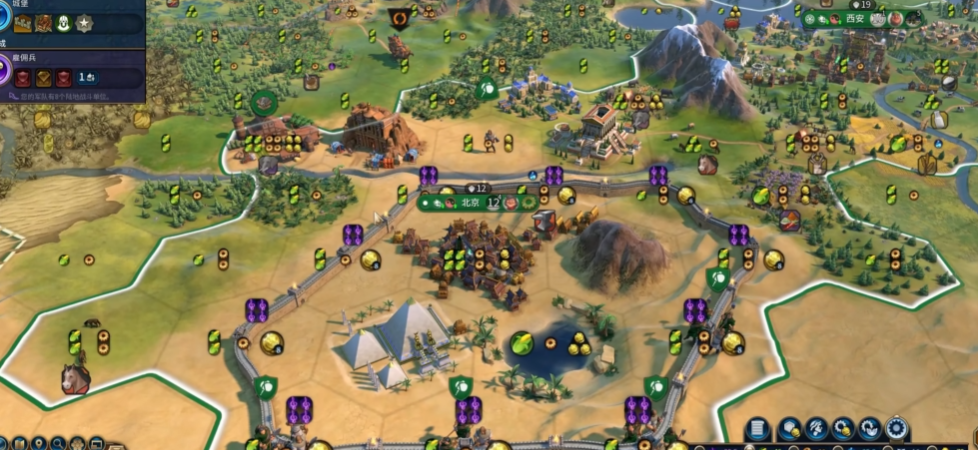Open the map pin tool
Image resolution: width=978 pixels, height=450 pixels.
[39, 442]
